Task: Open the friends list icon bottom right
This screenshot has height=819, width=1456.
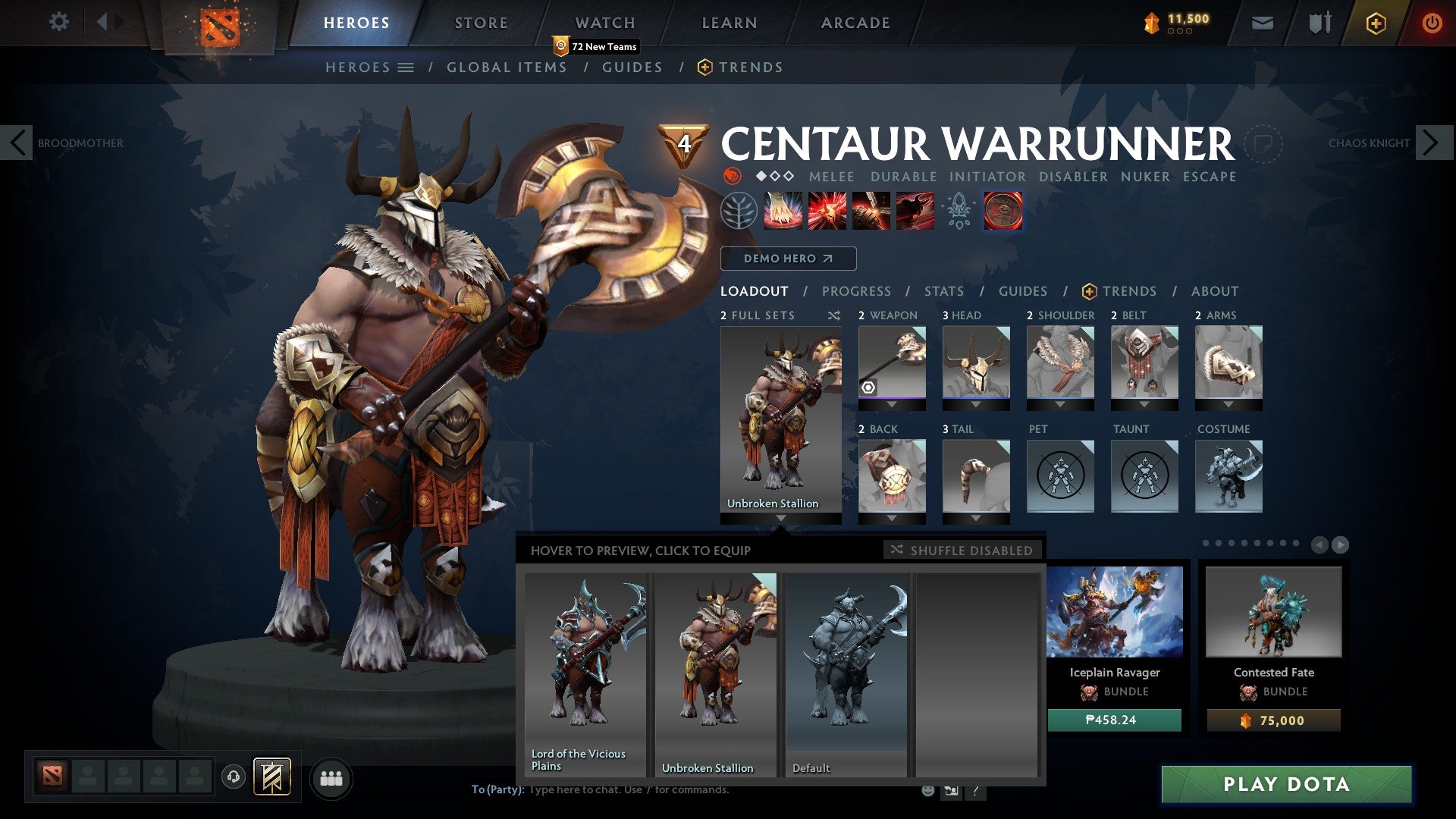Action: [x=331, y=778]
